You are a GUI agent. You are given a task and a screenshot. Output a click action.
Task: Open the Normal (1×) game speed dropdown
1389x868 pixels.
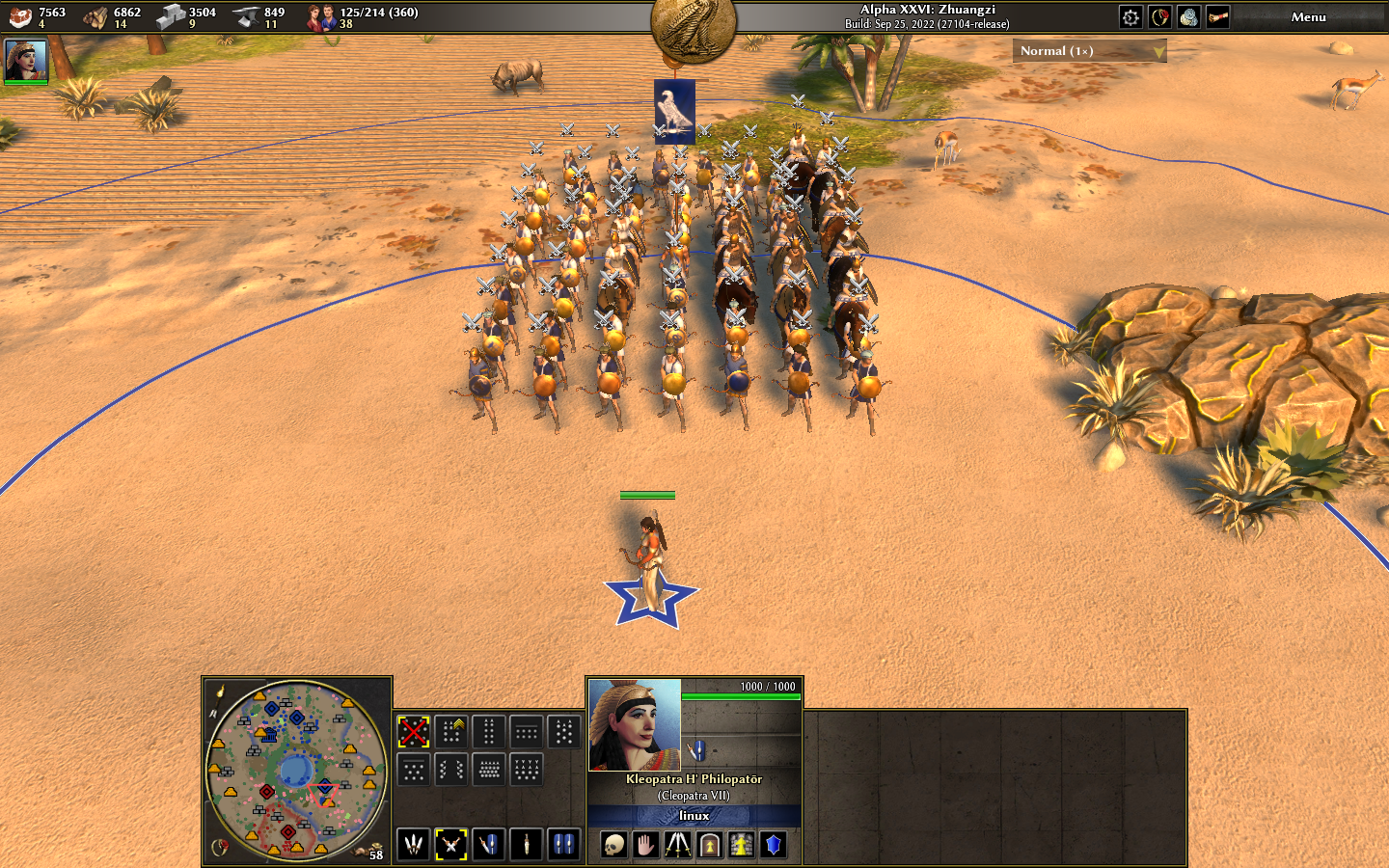pos(1089,51)
